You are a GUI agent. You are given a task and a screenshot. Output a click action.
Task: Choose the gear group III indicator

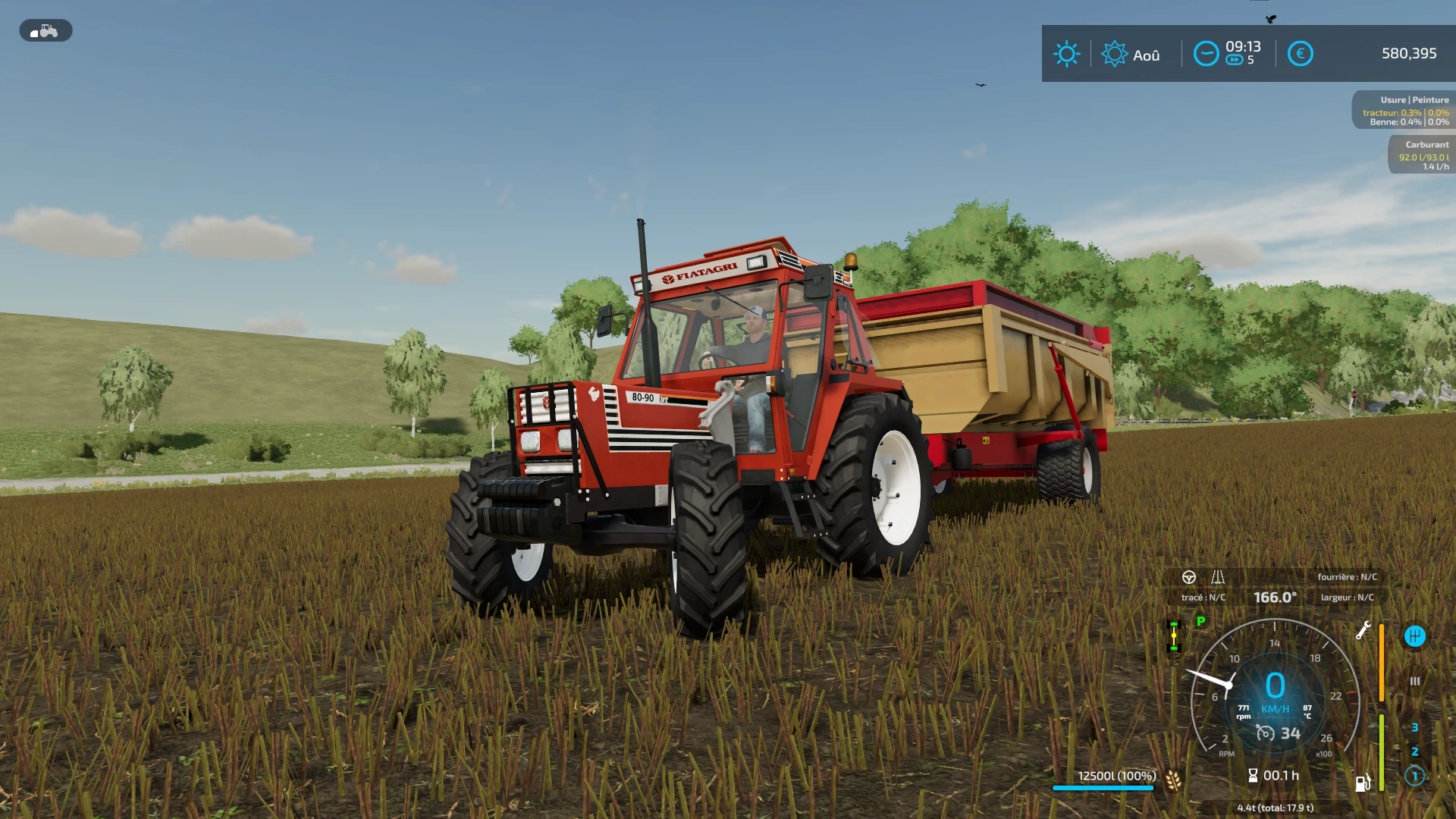[1414, 681]
